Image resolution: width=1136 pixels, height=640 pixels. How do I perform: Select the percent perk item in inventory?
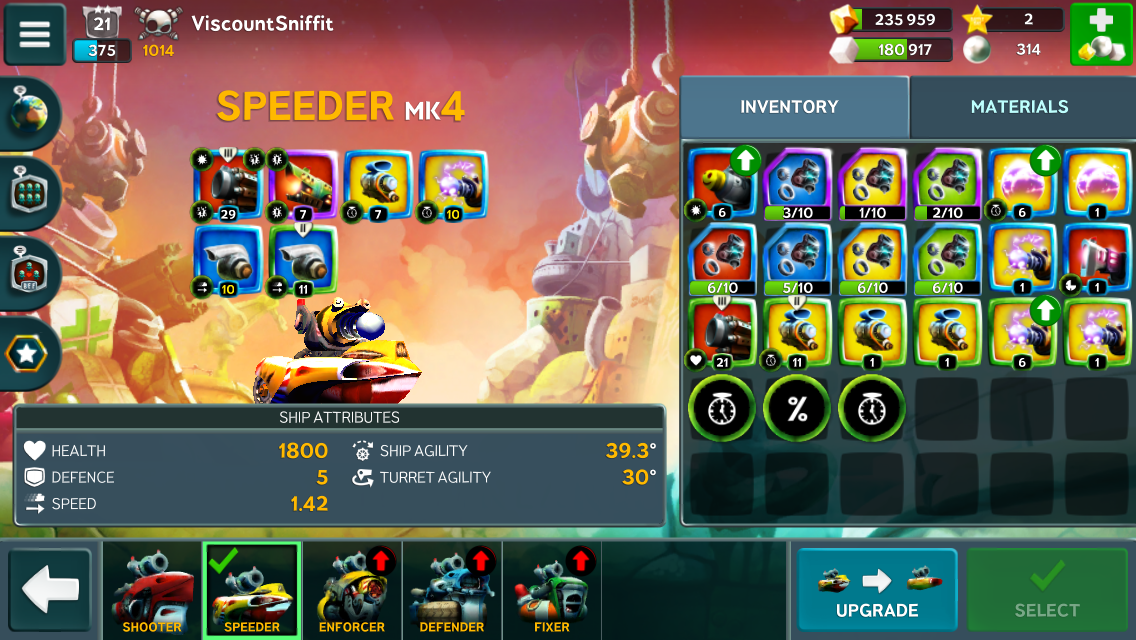coord(797,408)
